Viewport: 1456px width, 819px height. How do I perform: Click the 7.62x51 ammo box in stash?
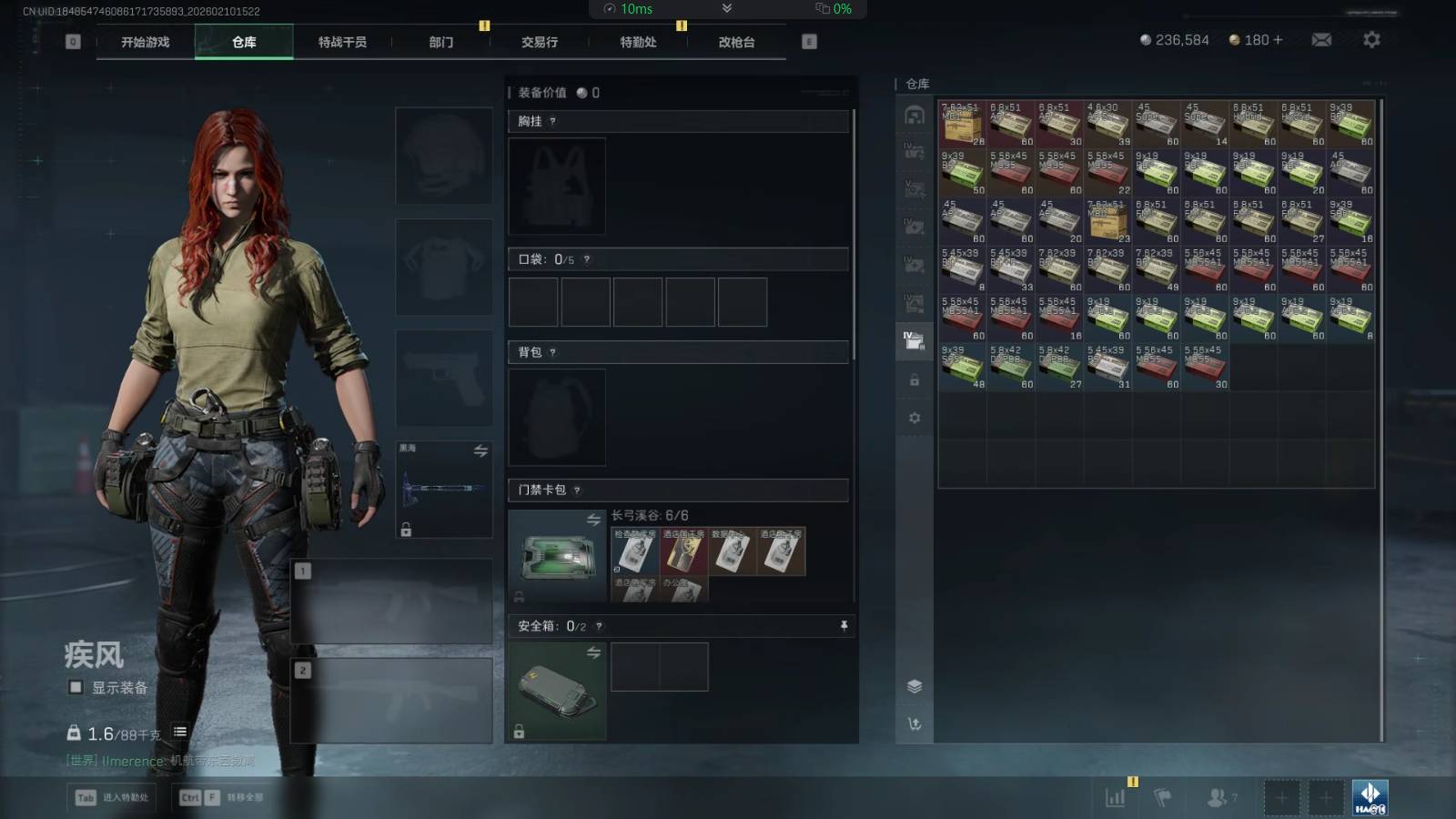[x=962, y=124]
